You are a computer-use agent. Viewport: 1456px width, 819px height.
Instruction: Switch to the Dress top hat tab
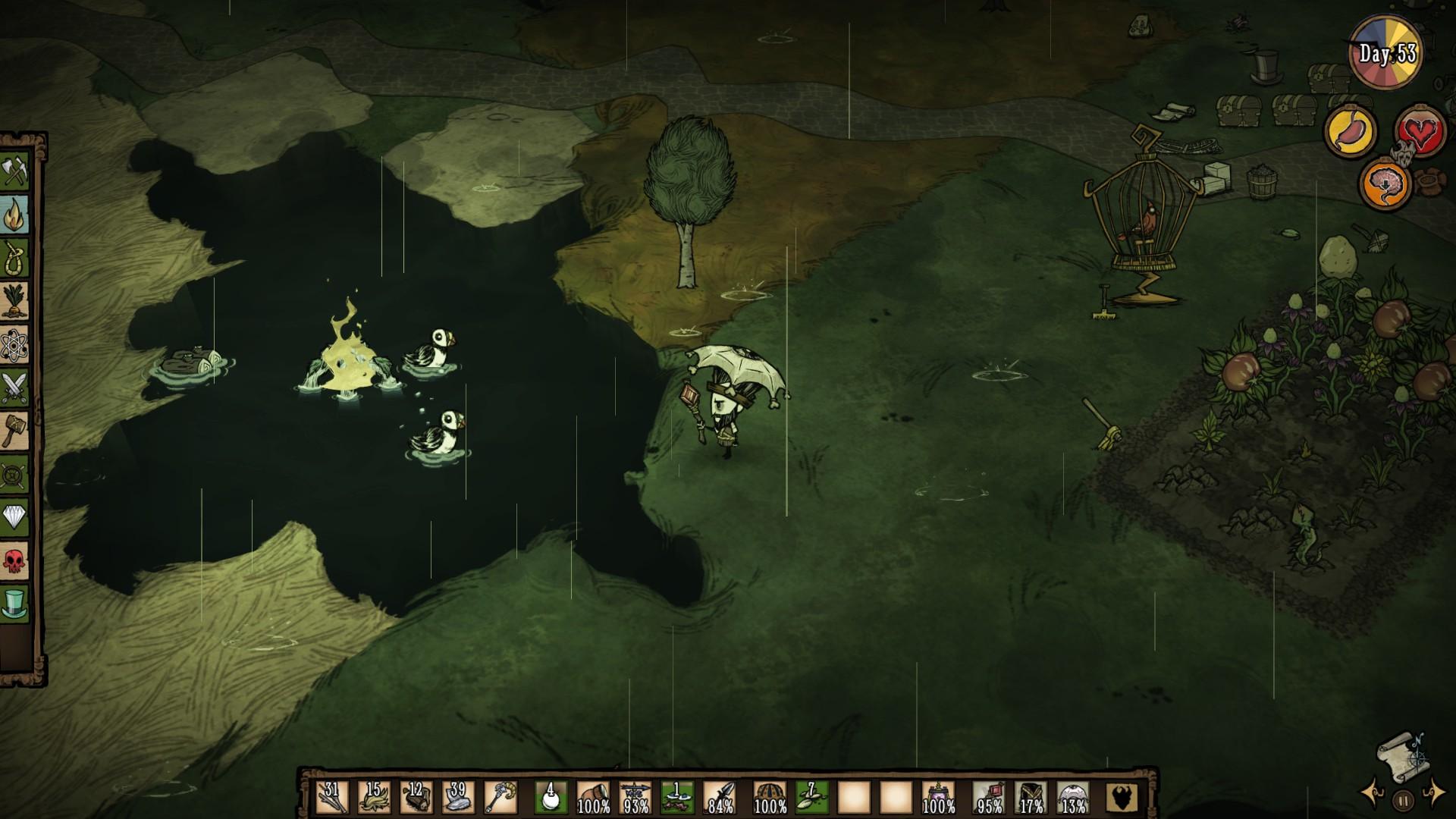click(x=15, y=604)
